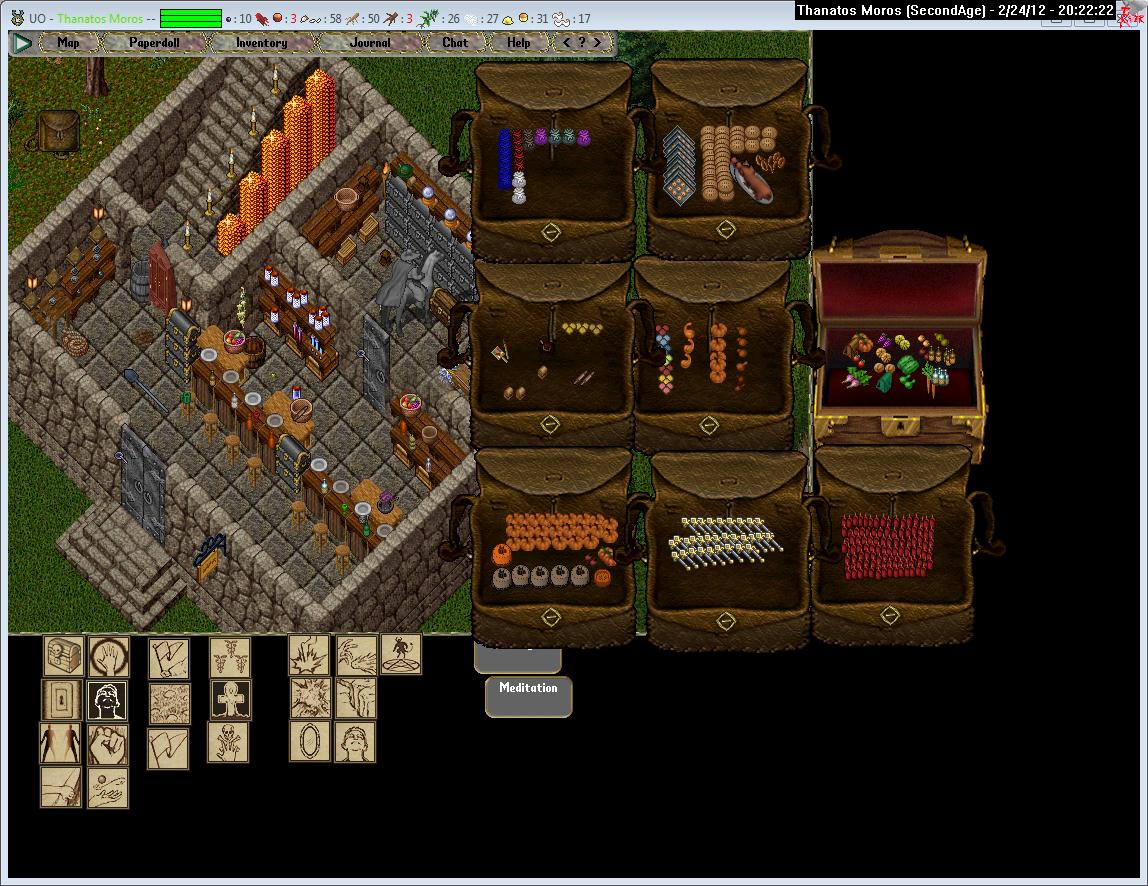
Task: Select the stack of red potions
Action: coord(887,547)
